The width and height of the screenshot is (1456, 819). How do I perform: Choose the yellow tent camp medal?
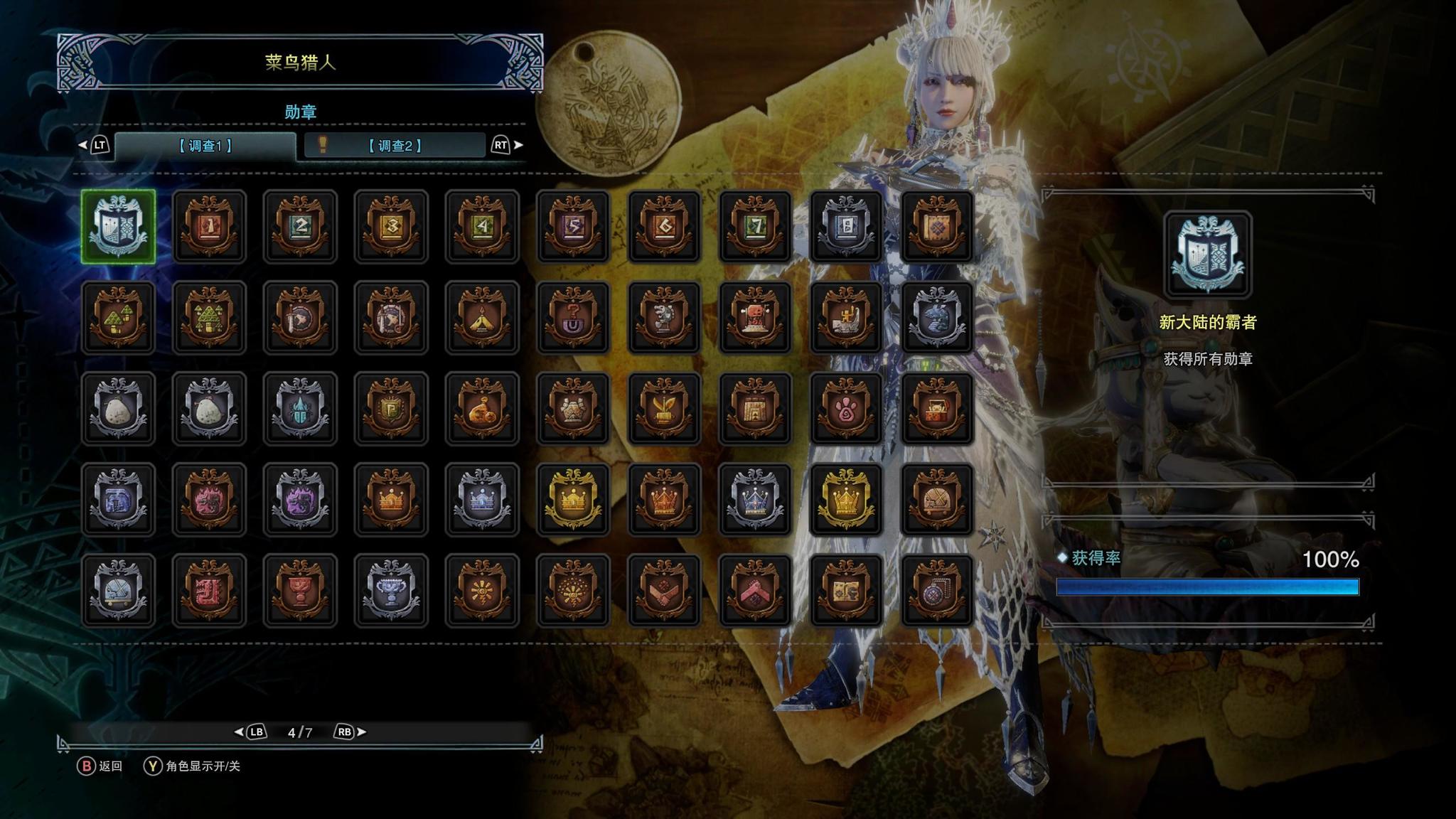point(482,318)
